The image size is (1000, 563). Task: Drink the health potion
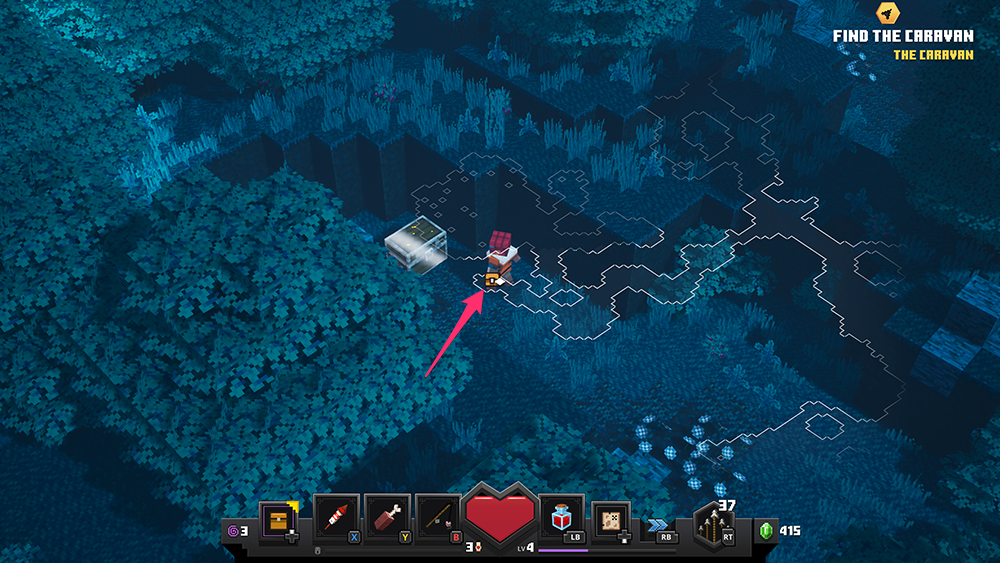pos(562,518)
